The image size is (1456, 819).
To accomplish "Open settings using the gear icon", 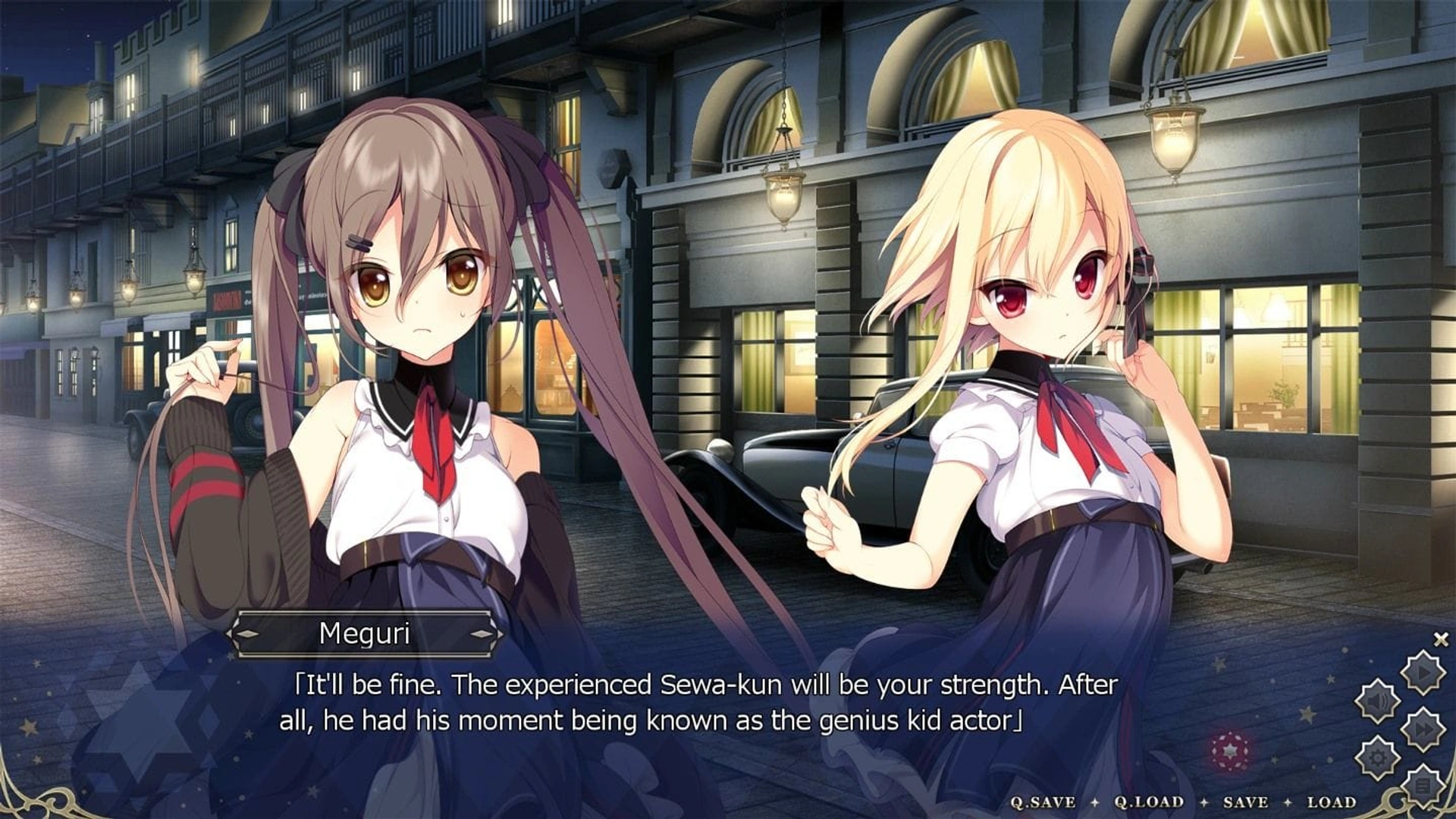I will tap(1377, 758).
